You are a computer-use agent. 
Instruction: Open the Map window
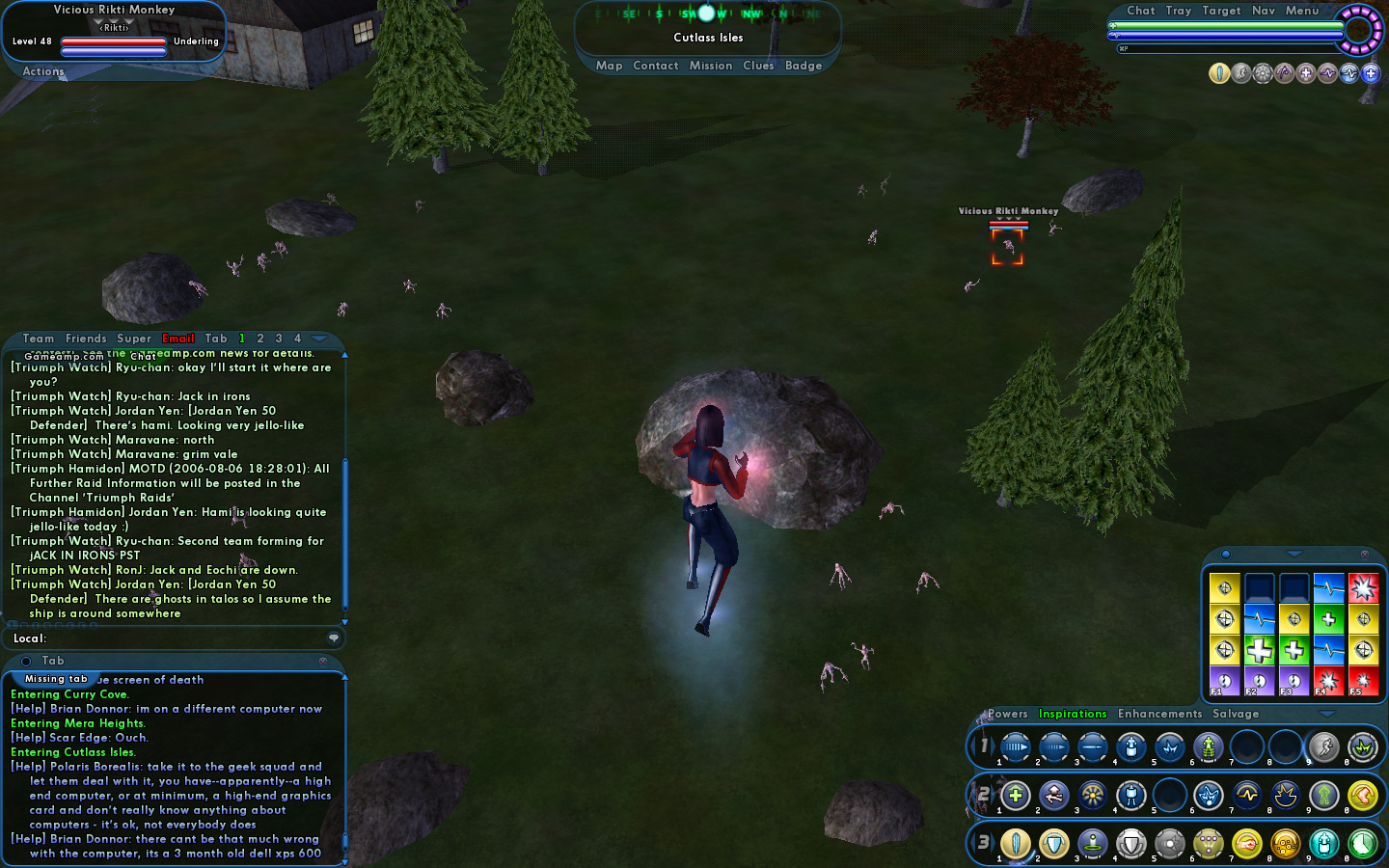click(x=609, y=66)
